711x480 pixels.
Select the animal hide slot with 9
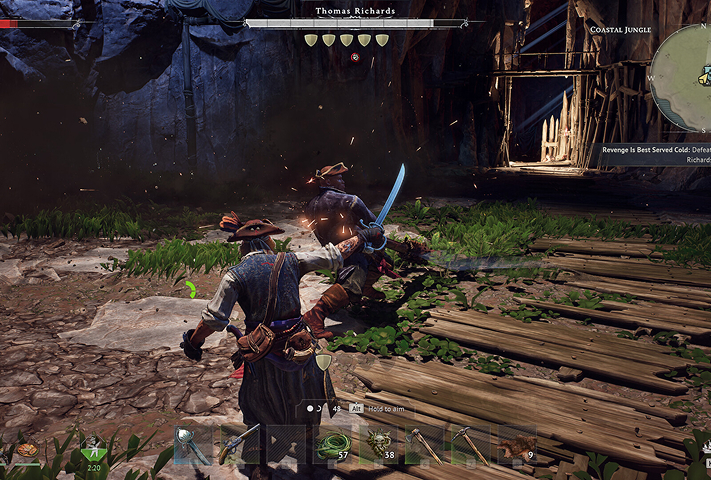516,445
